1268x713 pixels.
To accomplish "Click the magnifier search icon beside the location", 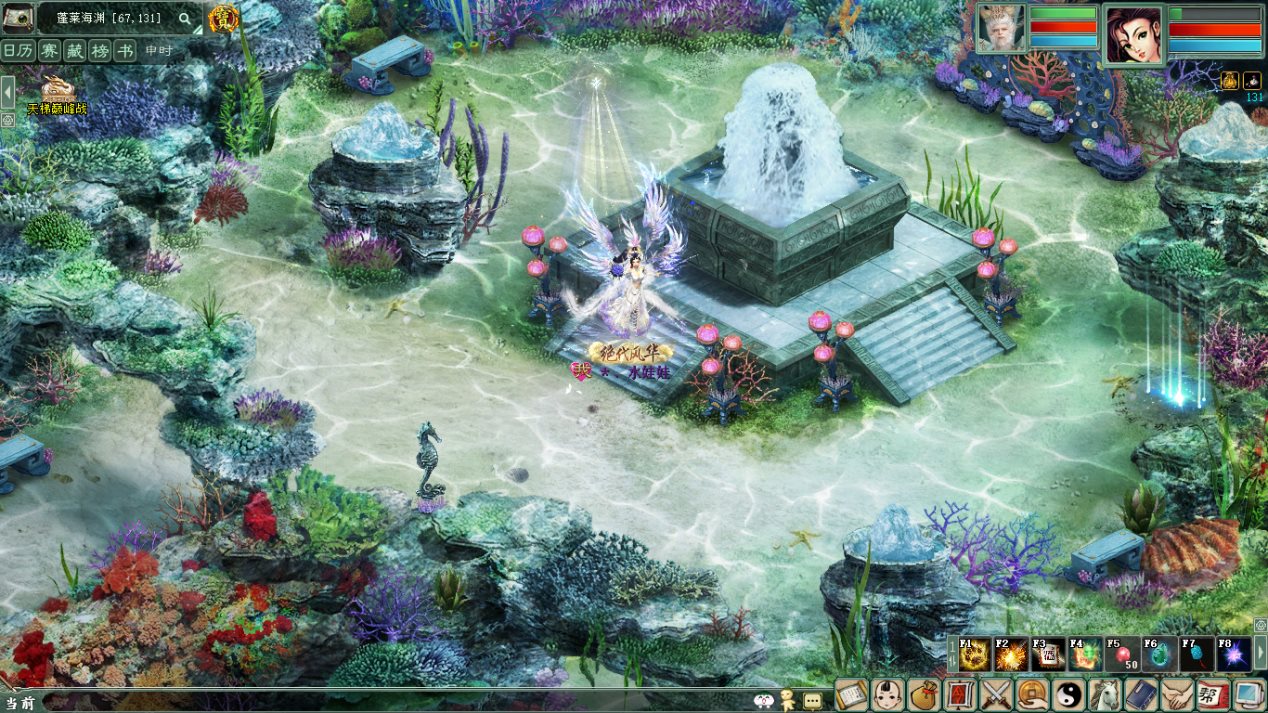I will (185, 18).
